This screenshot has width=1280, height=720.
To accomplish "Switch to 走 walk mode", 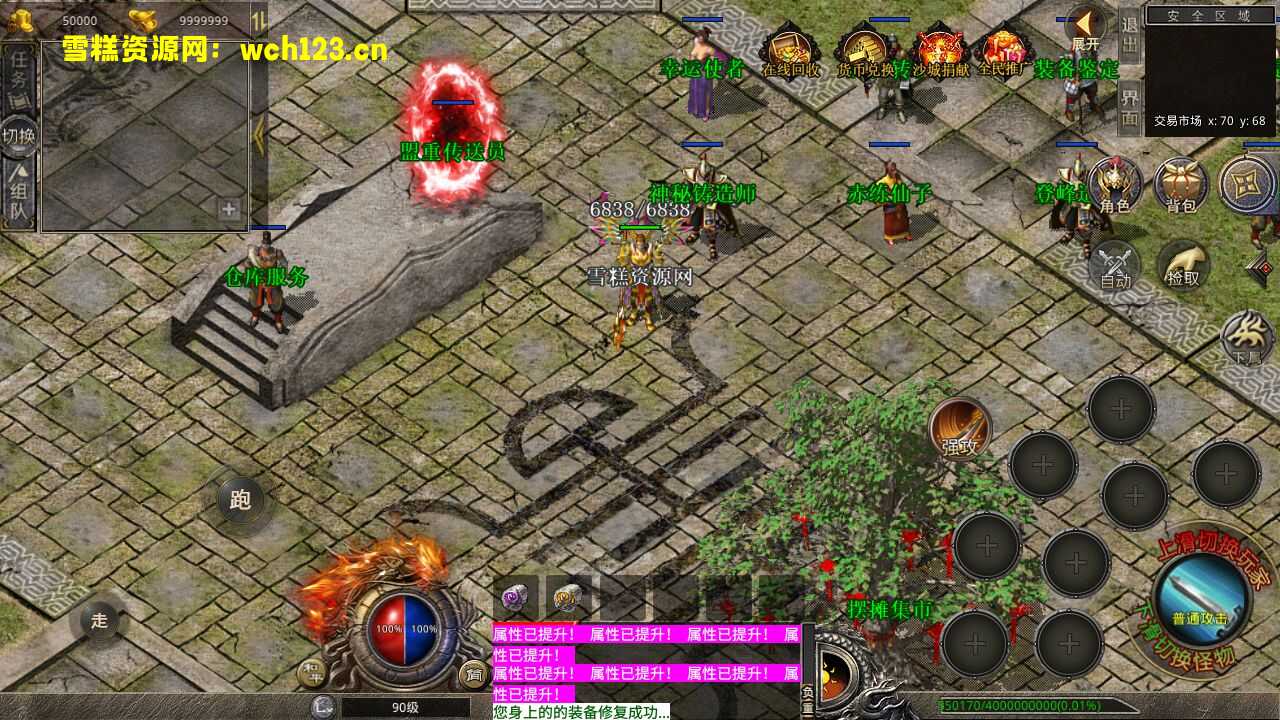I will pyautogui.click(x=100, y=620).
